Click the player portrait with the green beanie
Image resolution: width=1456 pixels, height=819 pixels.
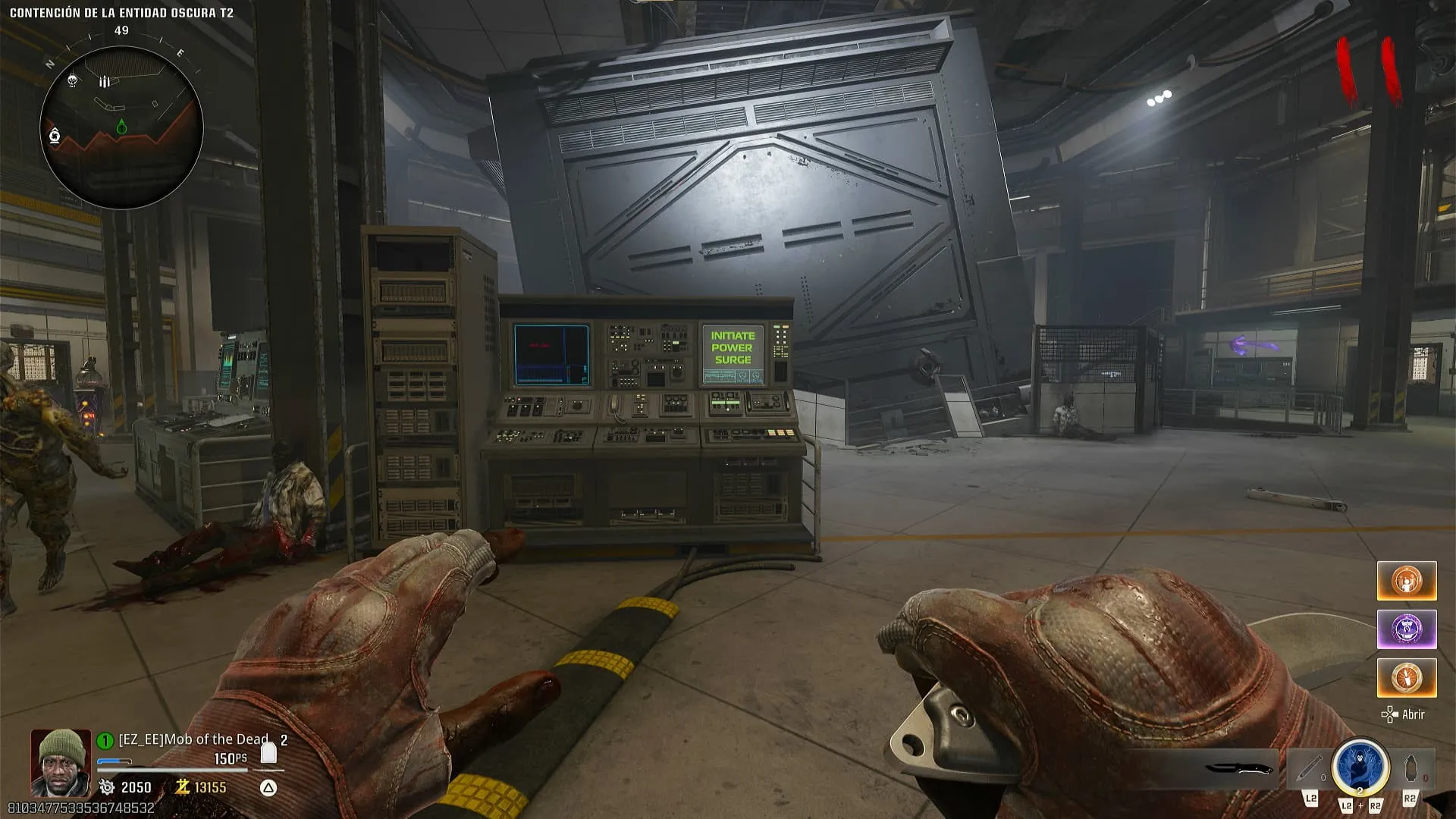pos(60,762)
